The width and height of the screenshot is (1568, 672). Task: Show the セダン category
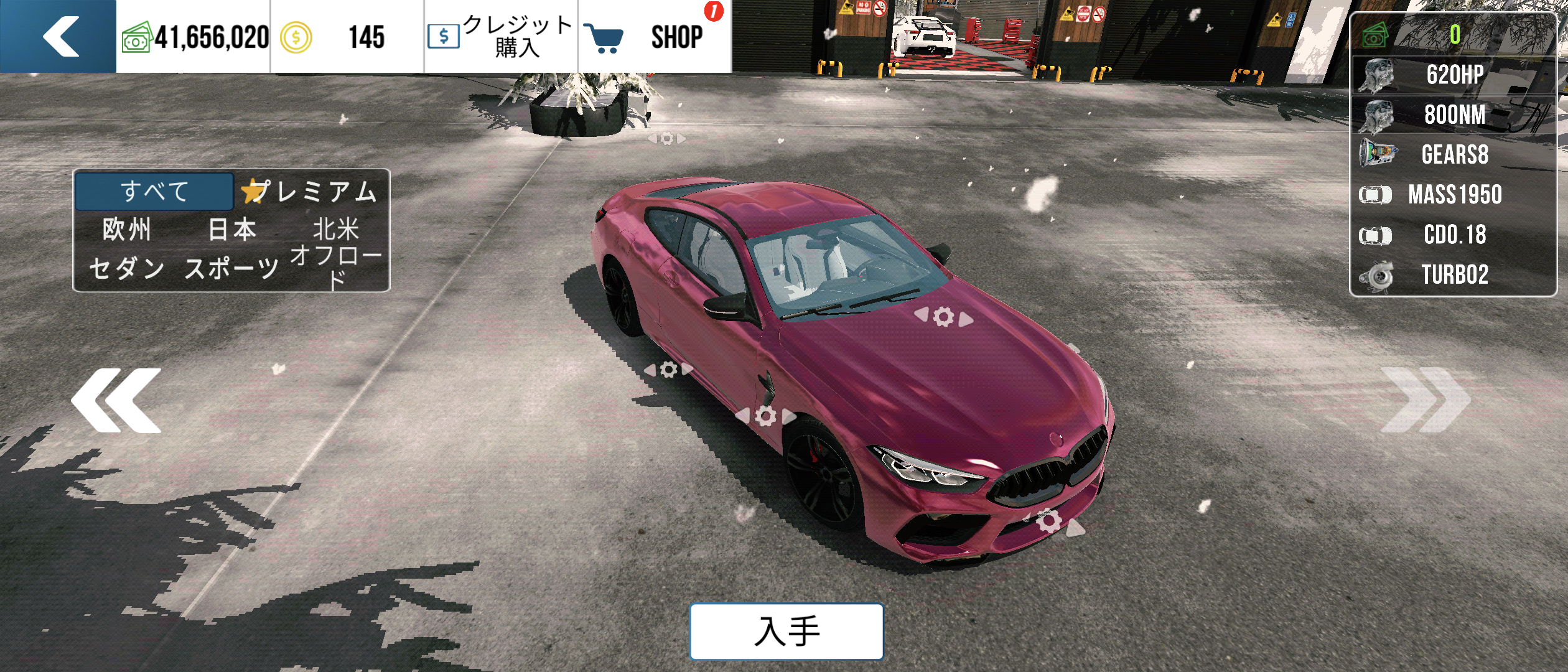click(x=127, y=269)
